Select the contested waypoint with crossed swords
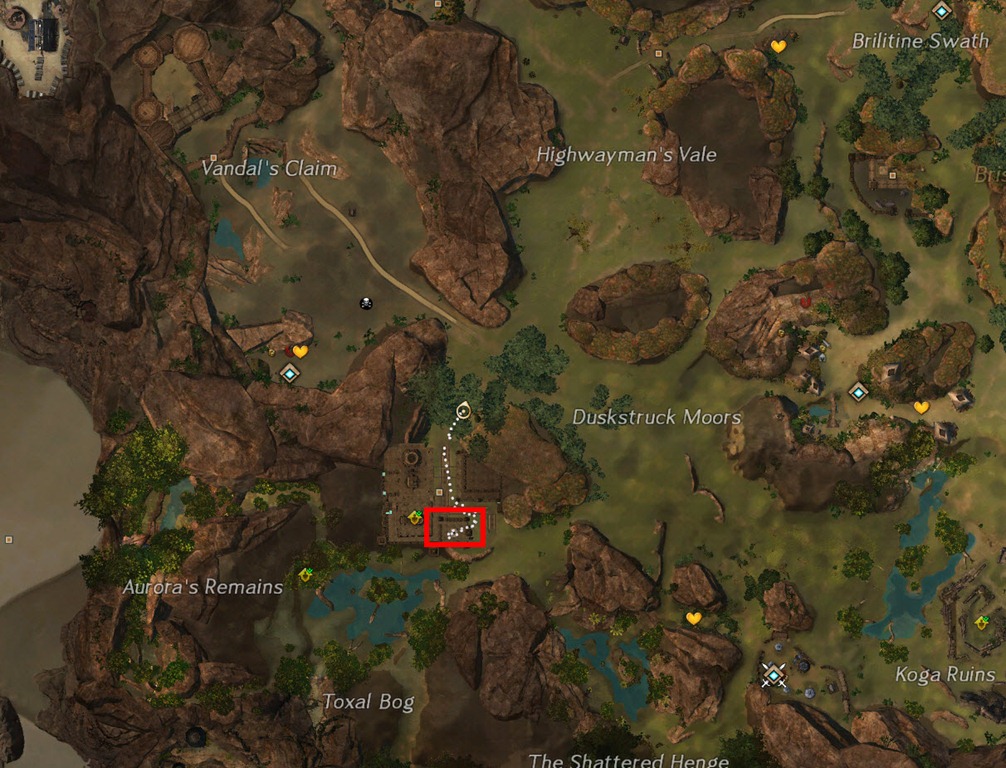1006x768 pixels. tap(772, 675)
